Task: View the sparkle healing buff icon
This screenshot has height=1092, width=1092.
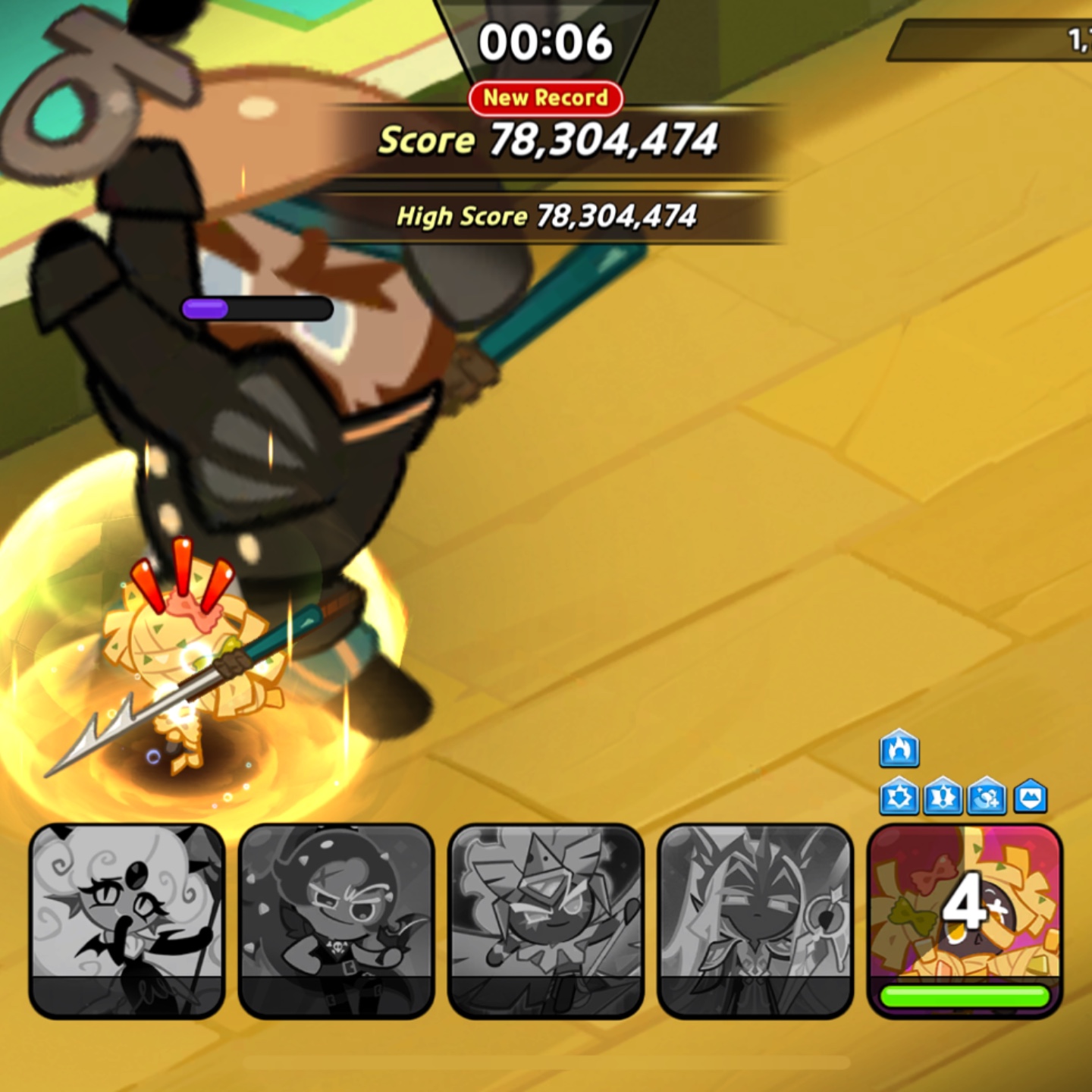Action: 987,797
